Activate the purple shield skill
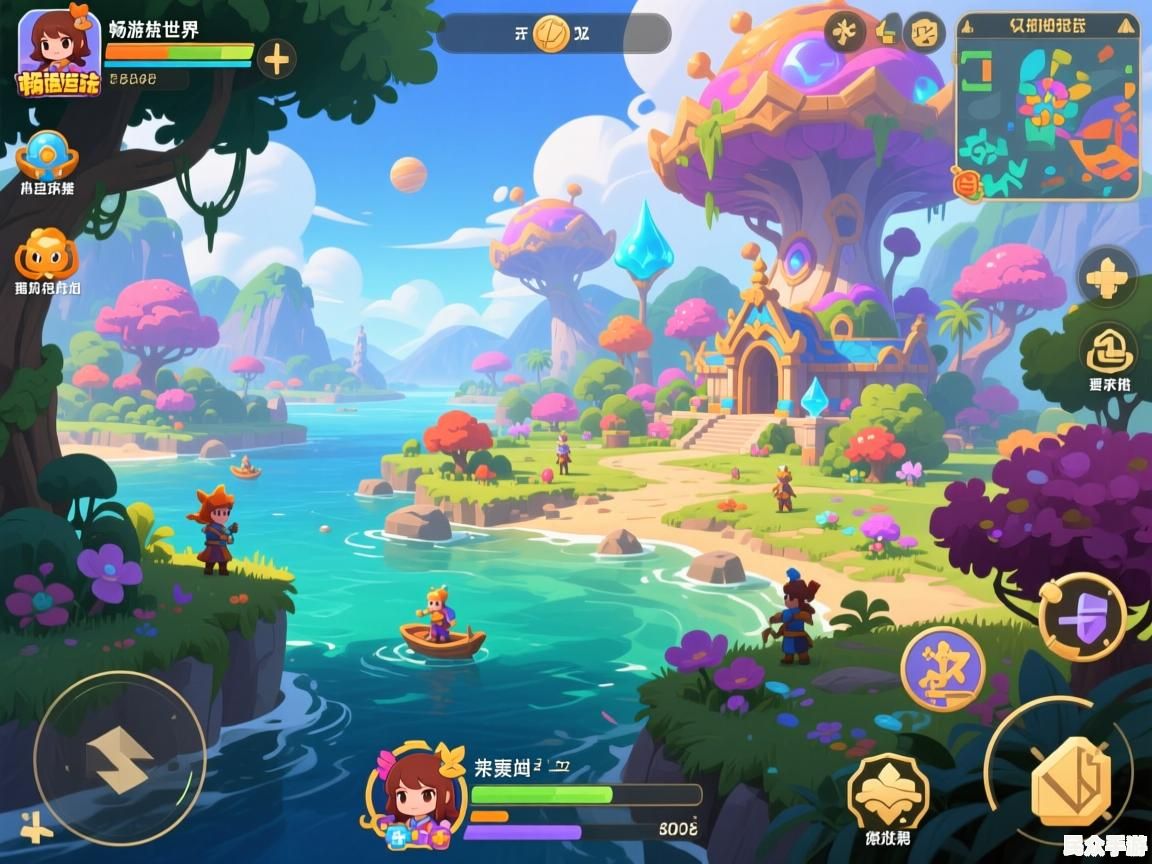1152x864 pixels. click(1082, 617)
